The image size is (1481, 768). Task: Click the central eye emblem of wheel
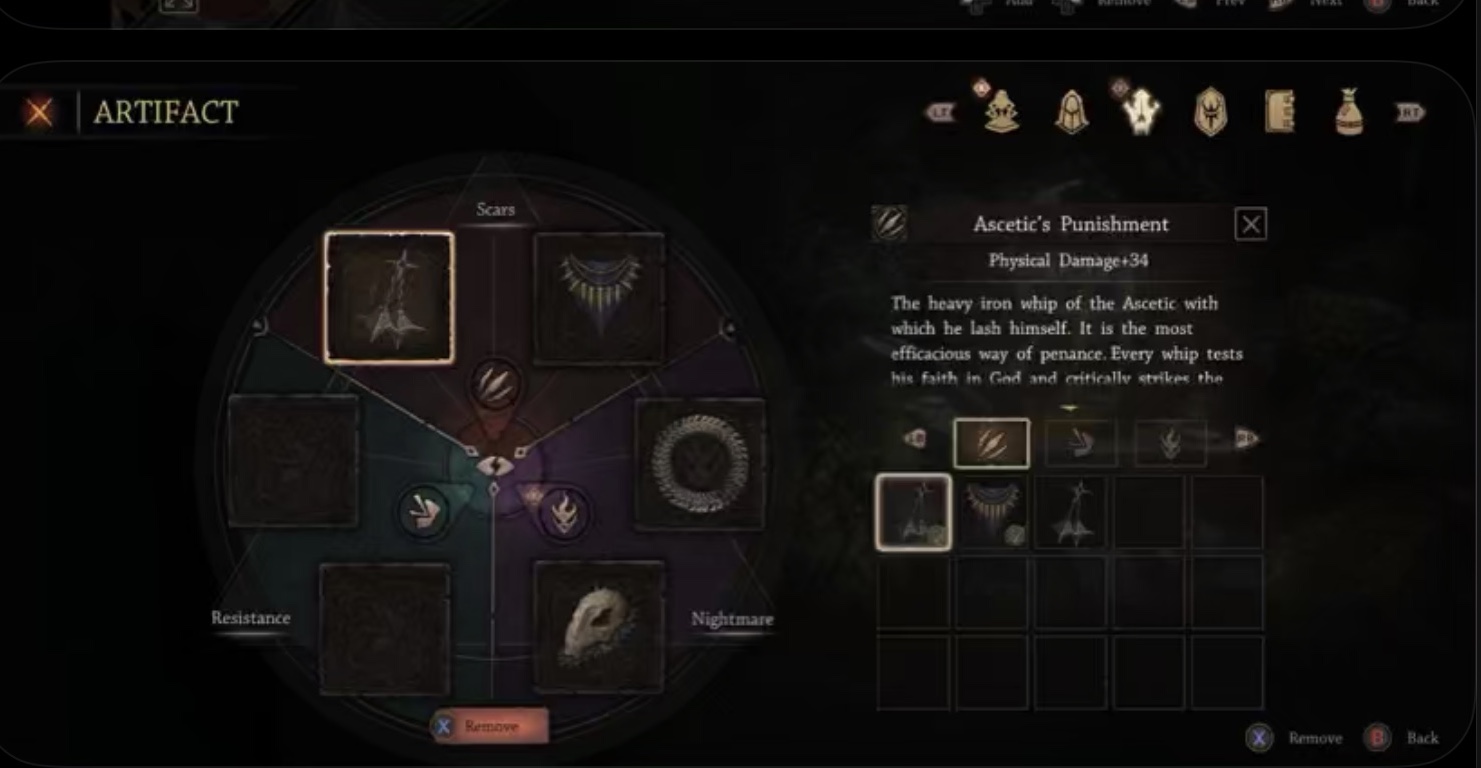pyautogui.click(x=494, y=465)
